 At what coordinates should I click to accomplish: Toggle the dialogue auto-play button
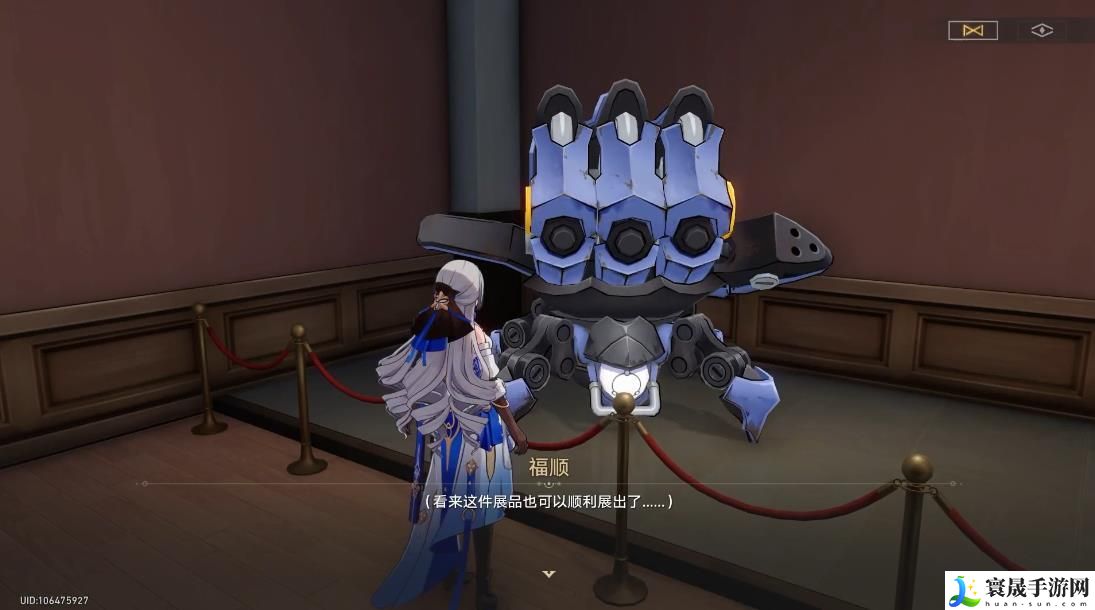click(x=972, y=30)
